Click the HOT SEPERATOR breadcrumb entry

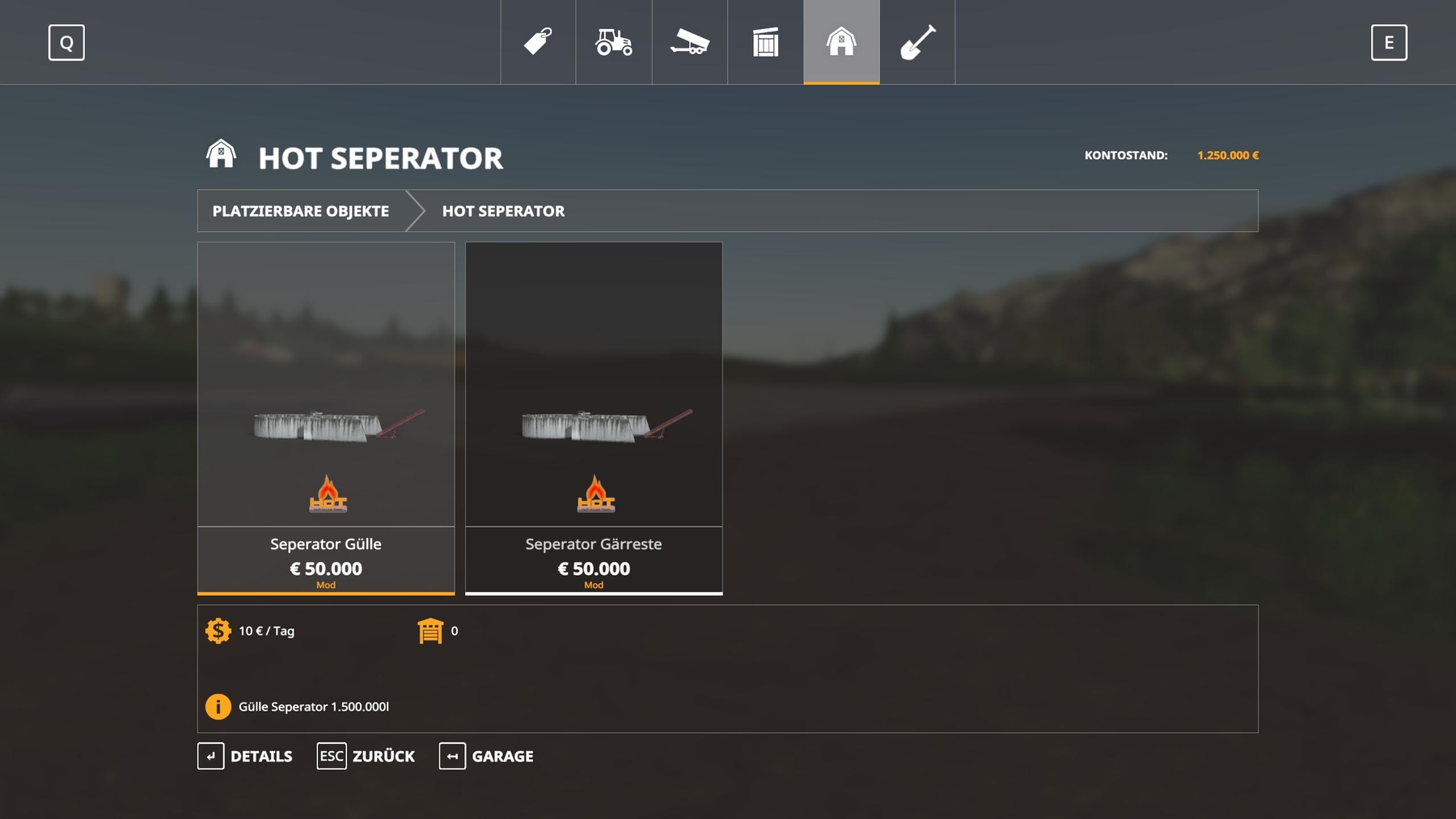[x=502, y=211]
